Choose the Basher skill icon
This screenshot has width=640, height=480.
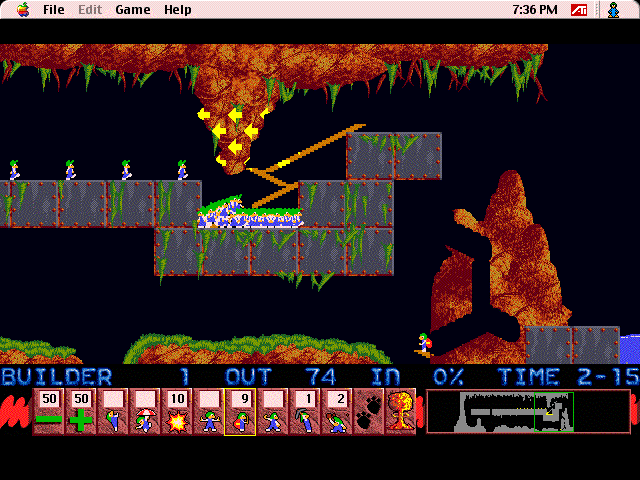point(272,412)
